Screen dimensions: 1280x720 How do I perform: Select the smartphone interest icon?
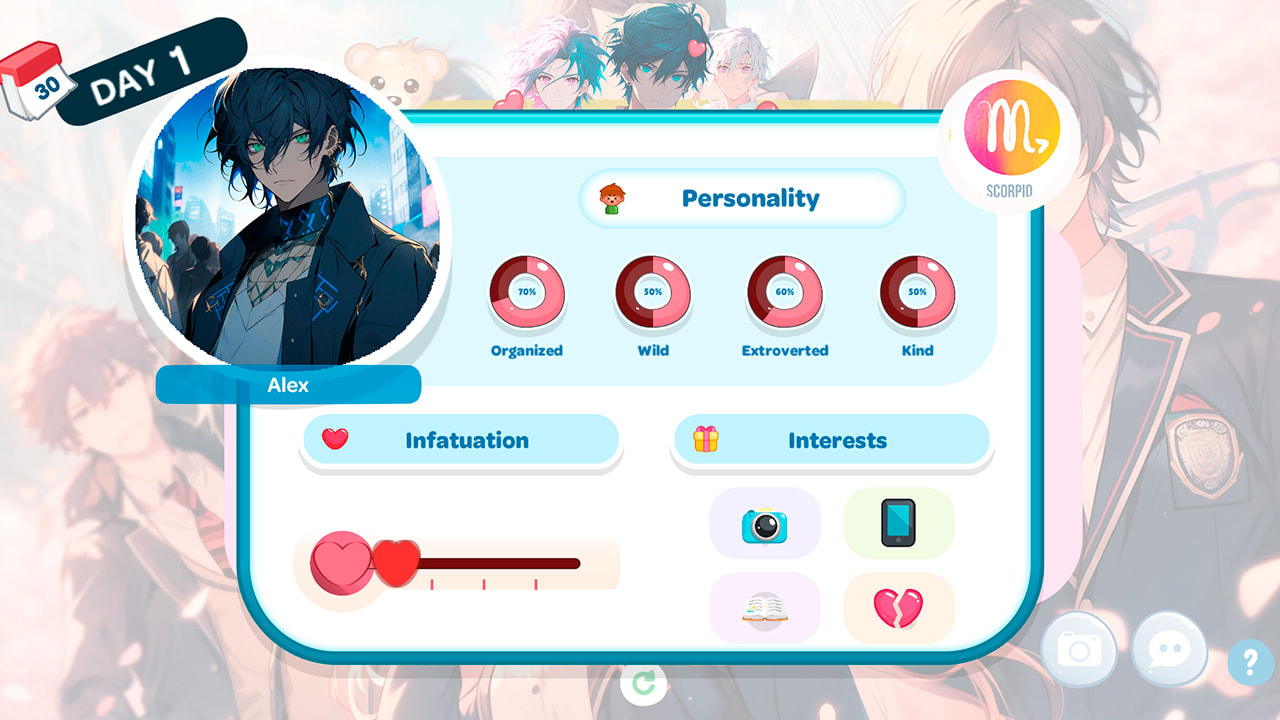(899, 523)
